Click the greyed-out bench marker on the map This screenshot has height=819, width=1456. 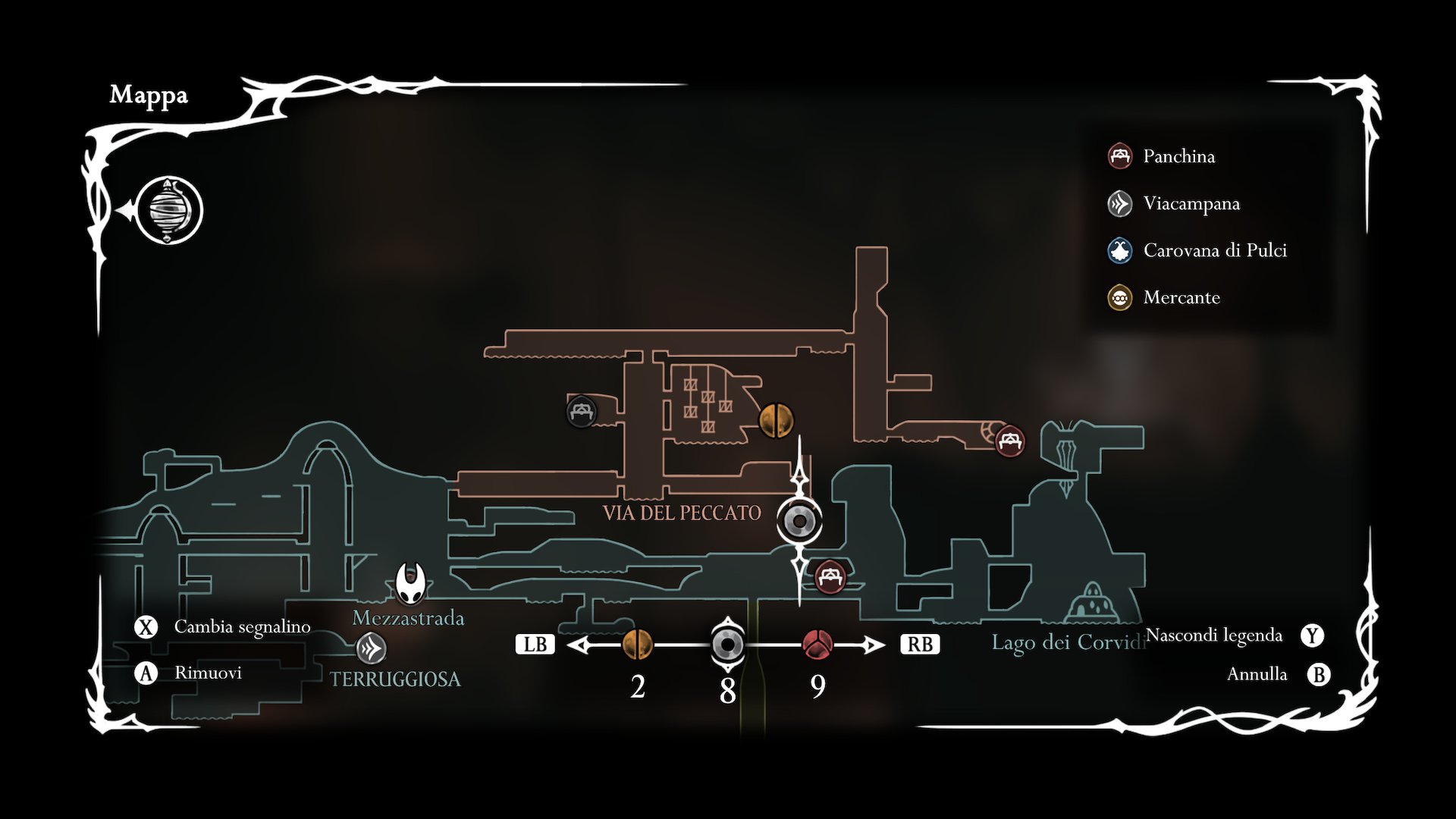coord(582,412)
